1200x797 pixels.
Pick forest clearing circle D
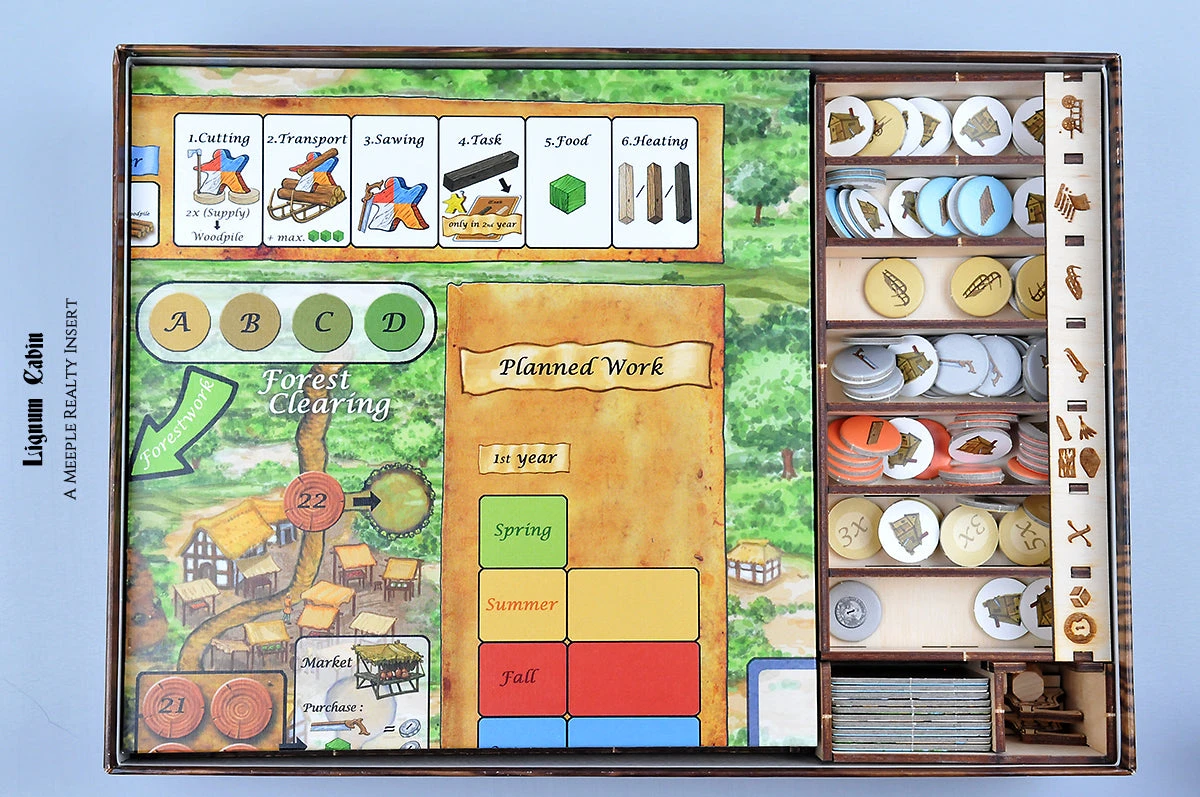394,322
